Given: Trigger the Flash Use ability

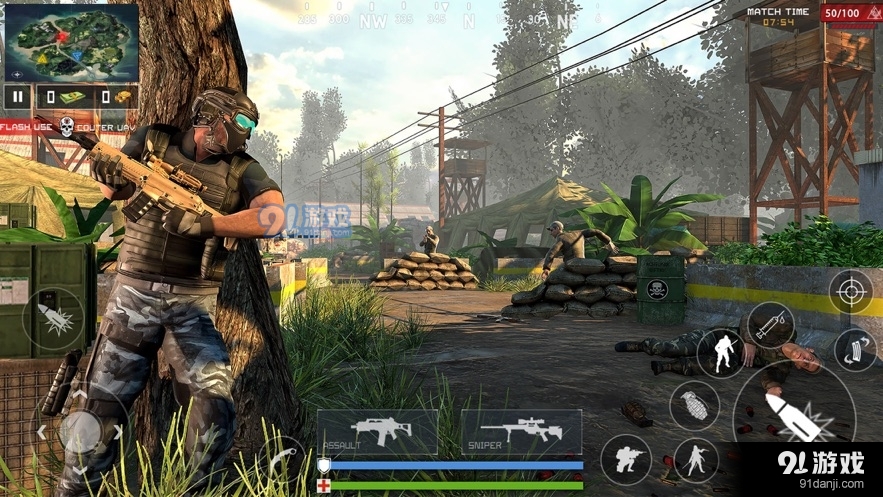Looking at the screenshot, I should tap(27, 127).
